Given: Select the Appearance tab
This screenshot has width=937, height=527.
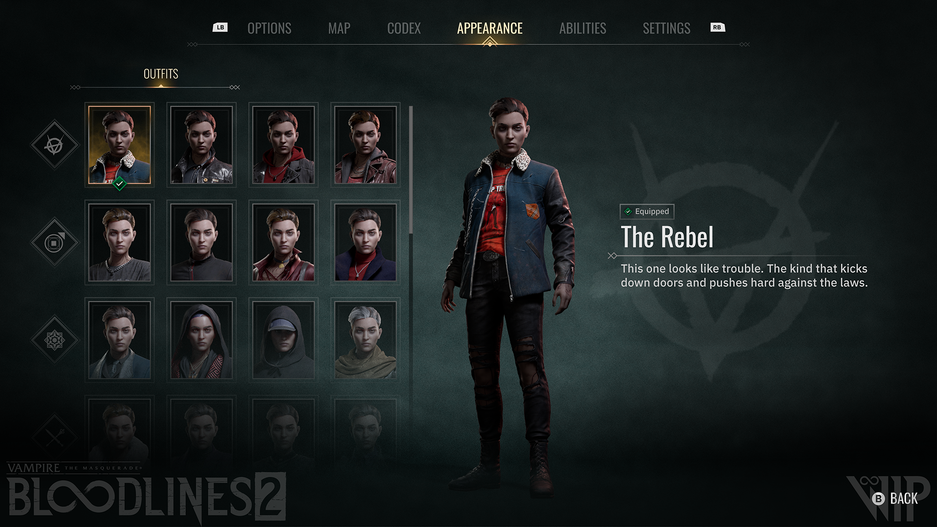Looking at the screenshot, I should click(x=489, y=28).
